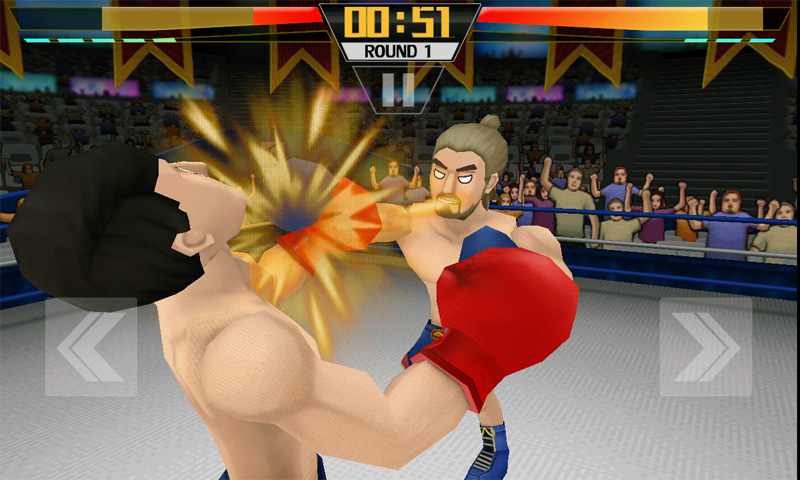Tap the left double-chevron dodge button
Screen dimensions: 800x480
[91, 346]
